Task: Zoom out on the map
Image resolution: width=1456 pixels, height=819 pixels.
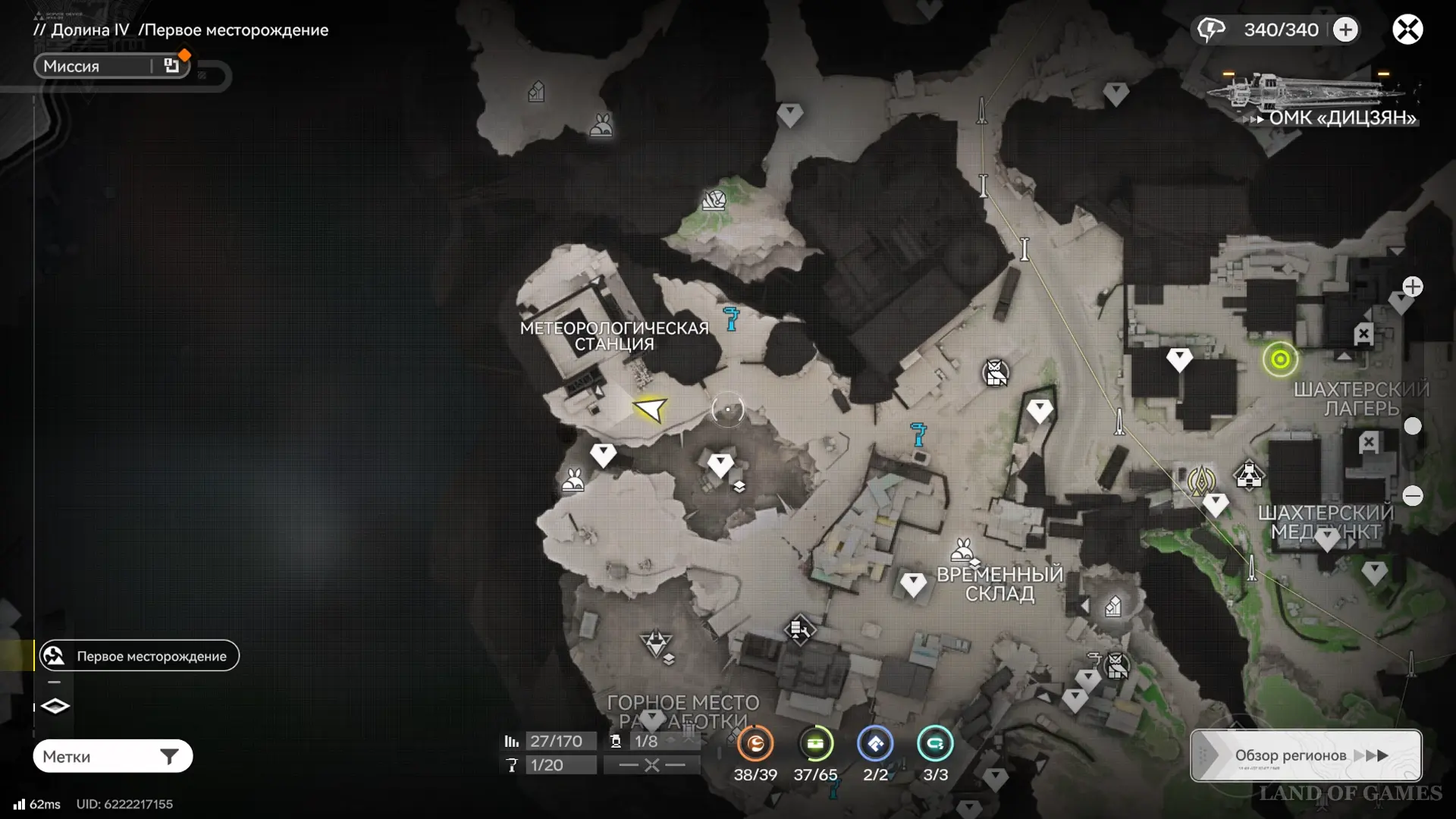Action: point(1412,496)
